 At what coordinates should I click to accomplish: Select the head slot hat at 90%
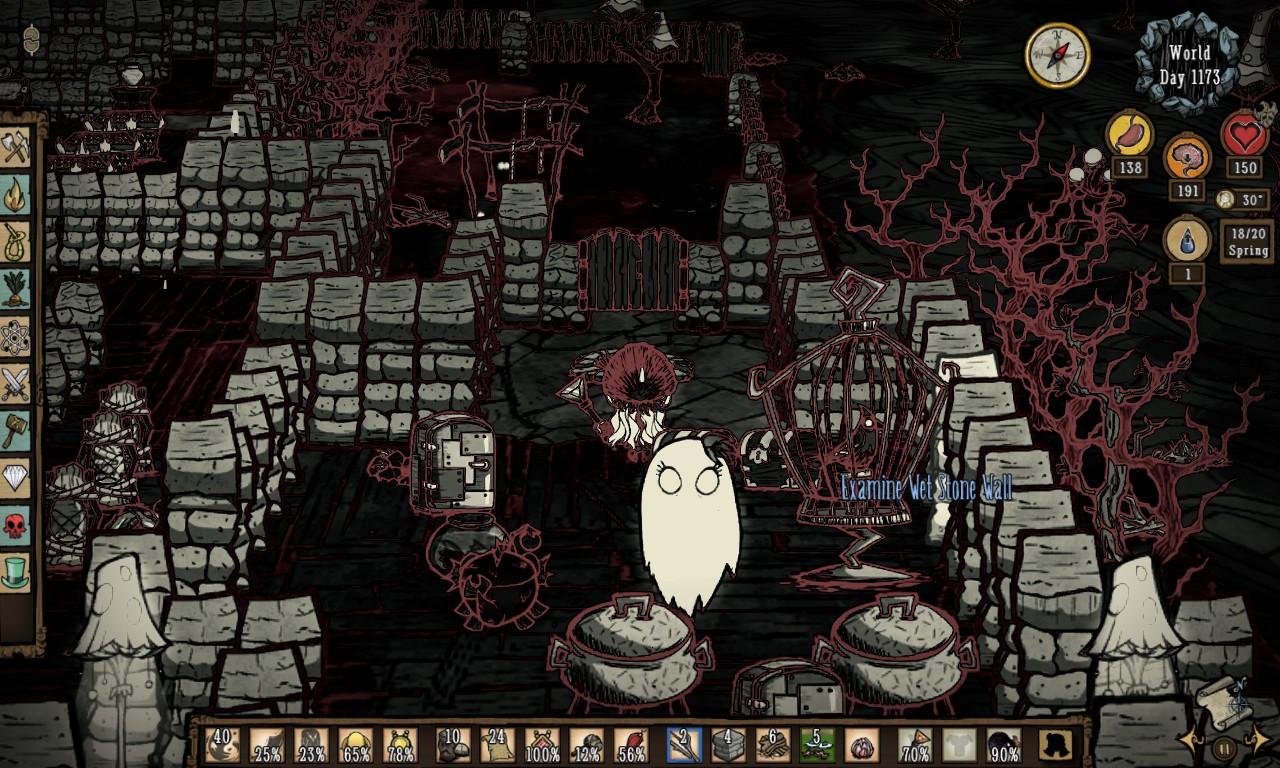1003,746
